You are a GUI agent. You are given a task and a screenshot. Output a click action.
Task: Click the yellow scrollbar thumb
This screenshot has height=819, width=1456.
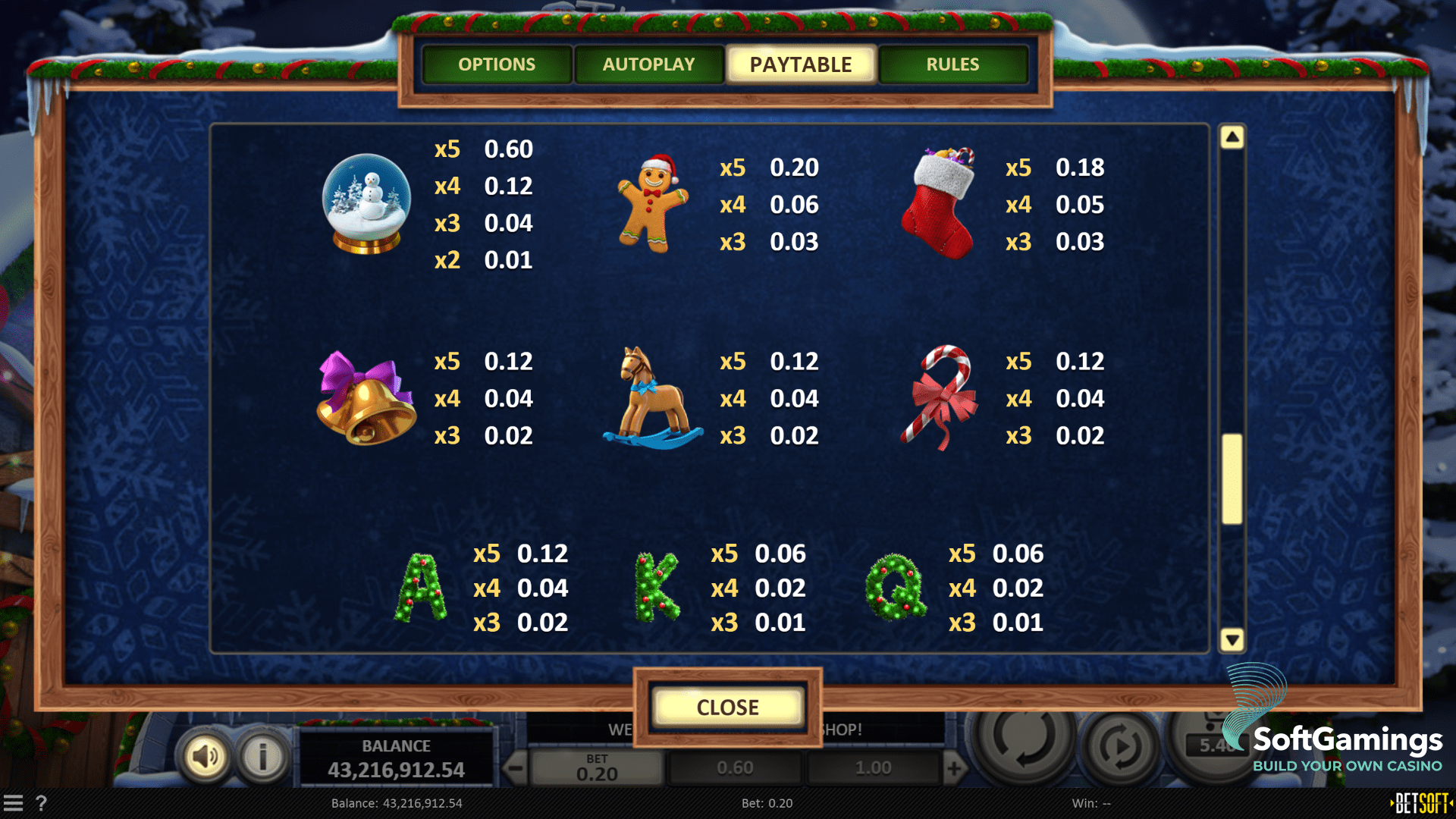coord(1232,479)
